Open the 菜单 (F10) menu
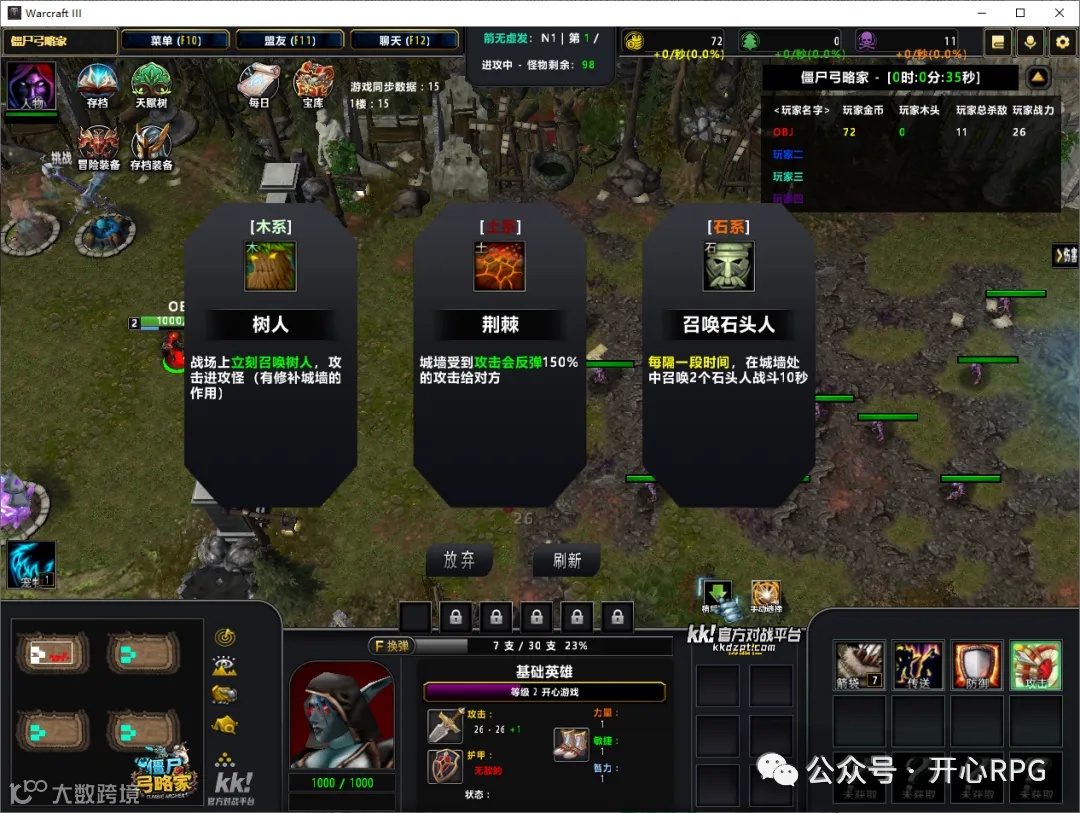 pyautogui.click(x=175, y=41)
